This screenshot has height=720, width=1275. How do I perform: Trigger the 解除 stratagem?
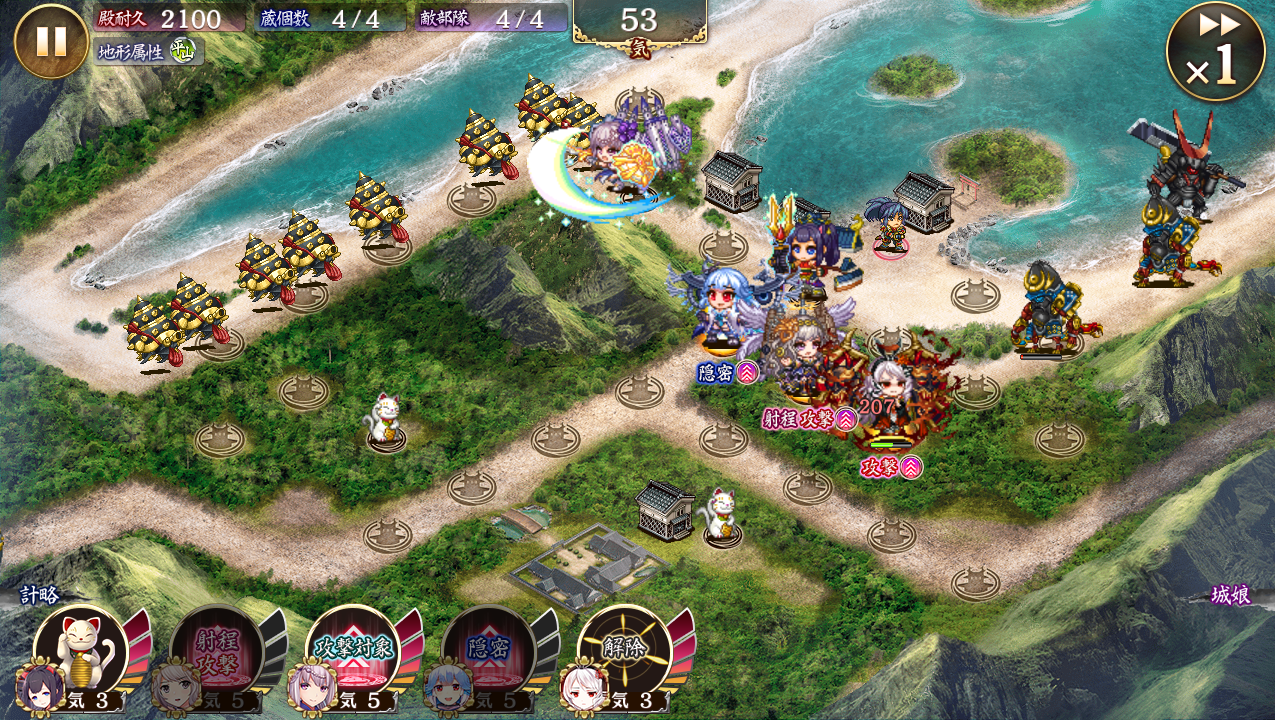point(625,650)
